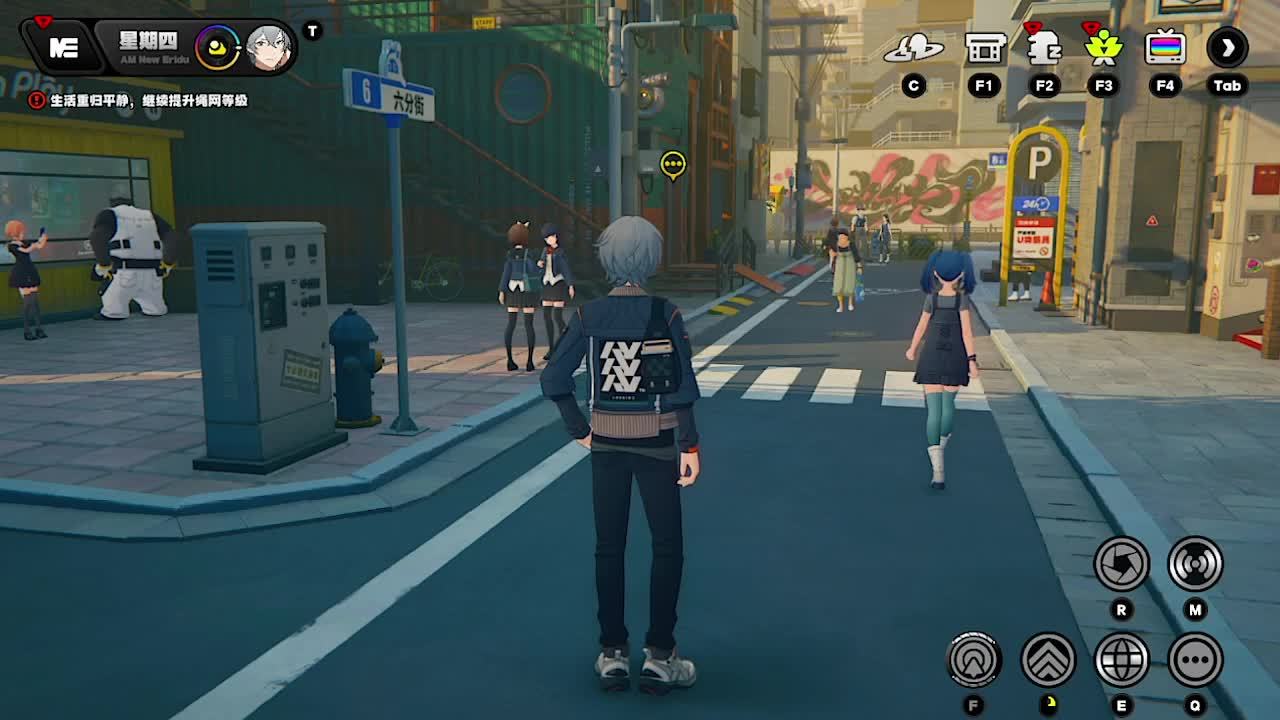
Task: Open the ME main menu button
Action: tap(64, 48)
